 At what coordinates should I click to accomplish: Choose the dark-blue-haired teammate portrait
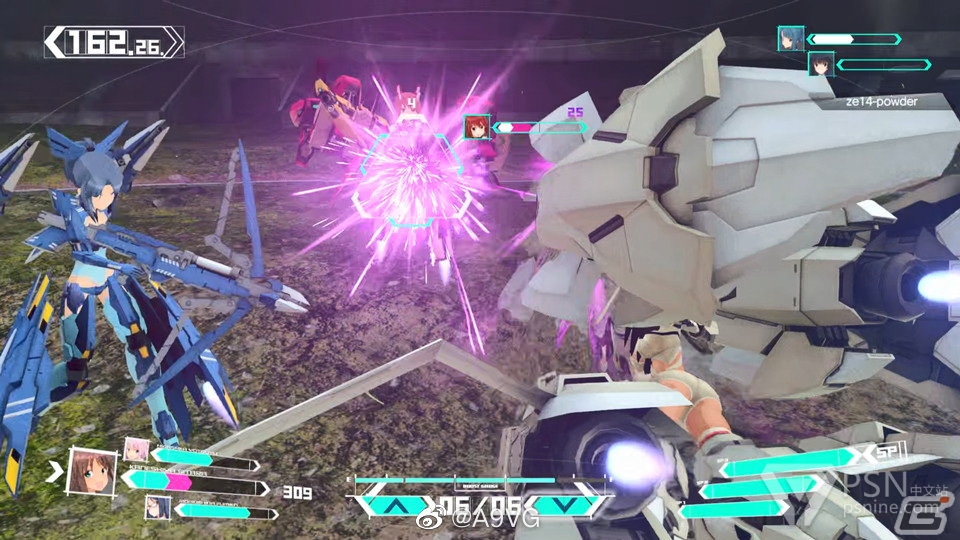pyautogui.click(x=158, y=507)
